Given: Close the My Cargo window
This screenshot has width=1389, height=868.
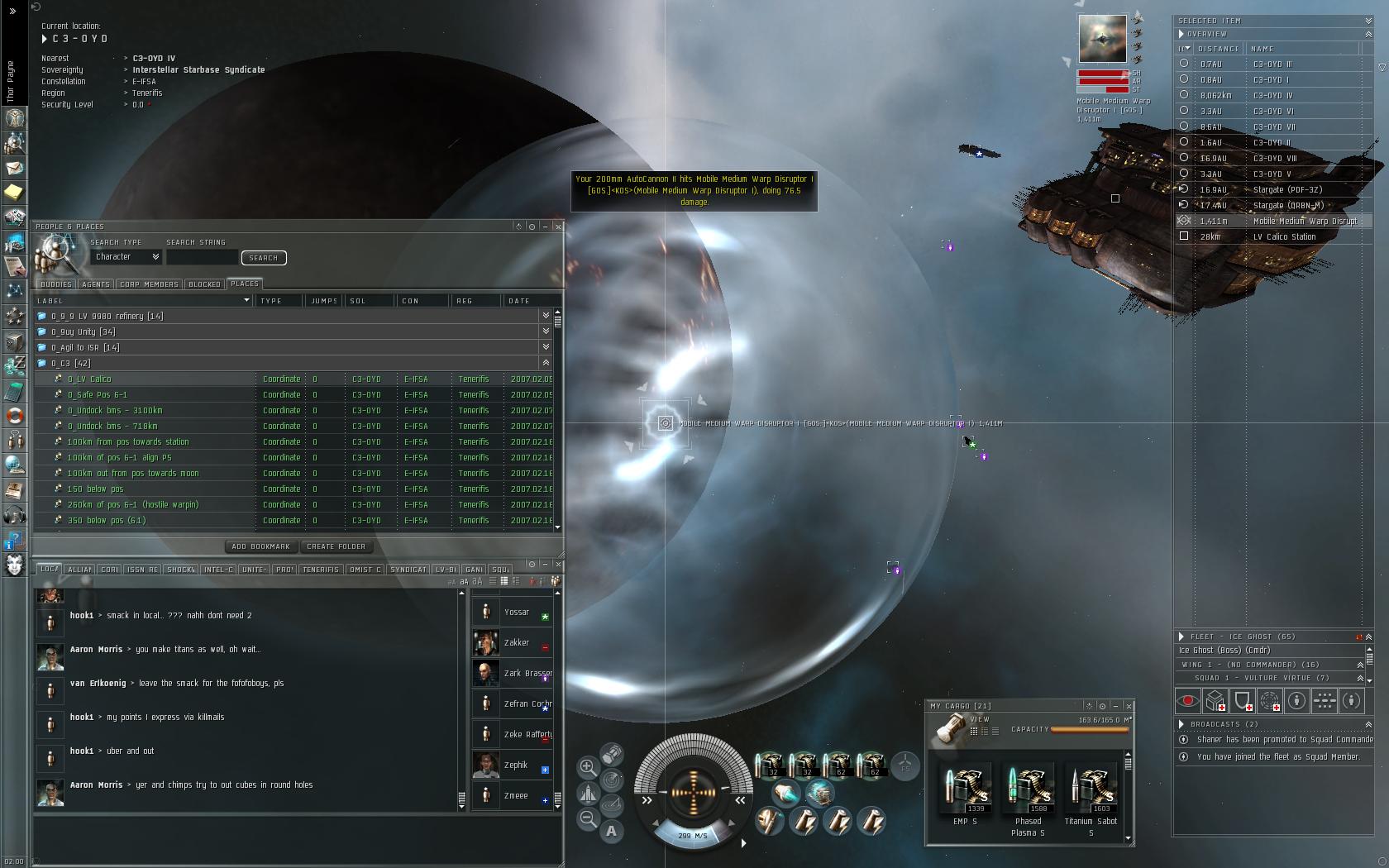Looking at the screenshot, I should point(1129,706).
